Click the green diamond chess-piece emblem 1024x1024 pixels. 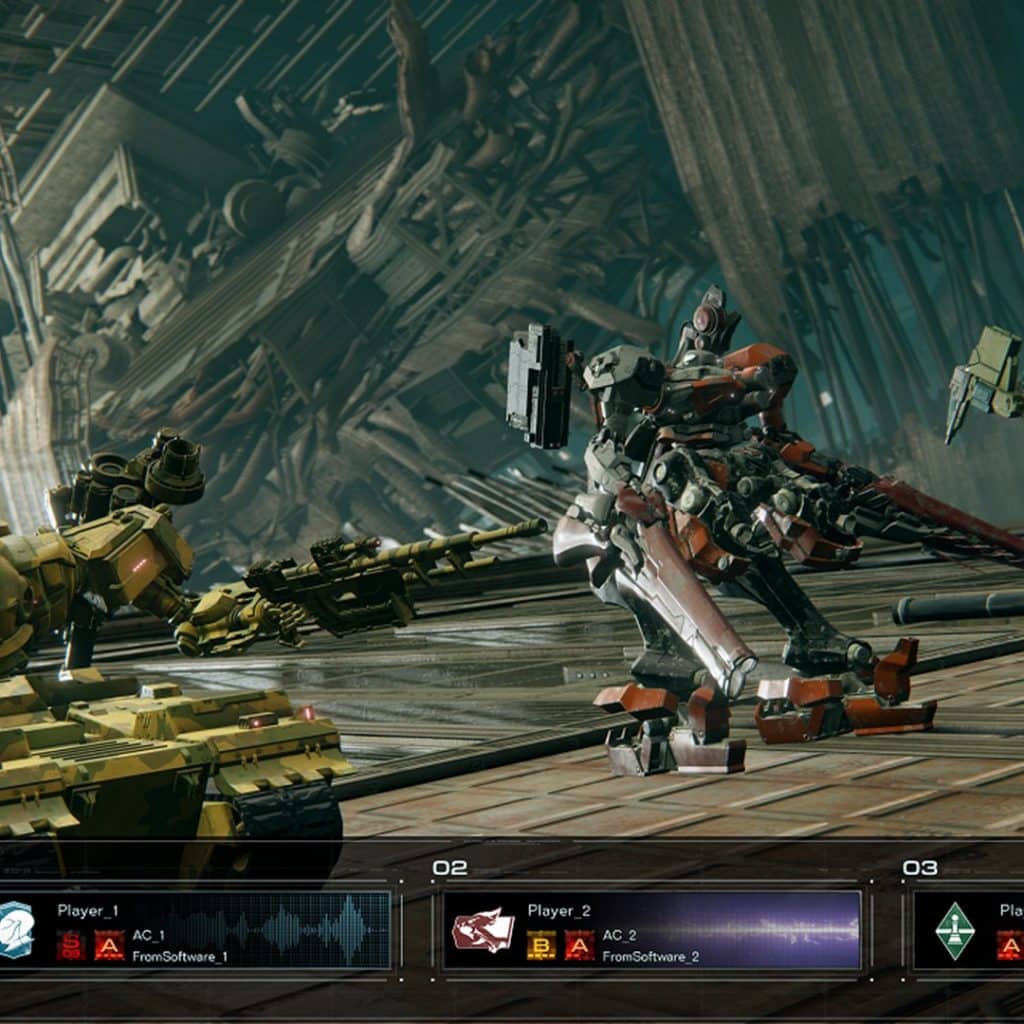(x=954, y=930)
